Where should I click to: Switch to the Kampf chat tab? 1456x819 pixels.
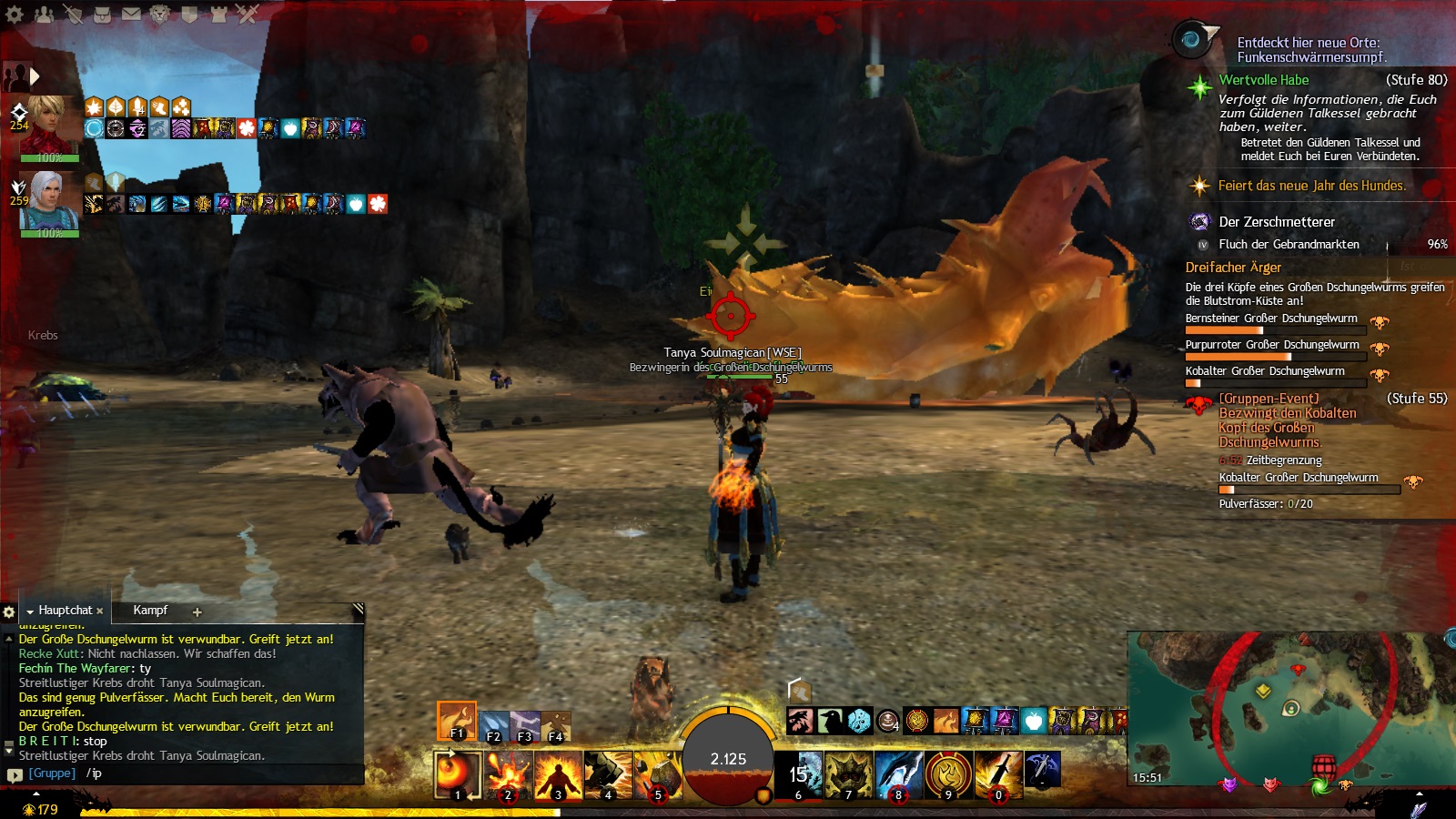(150, 611)
